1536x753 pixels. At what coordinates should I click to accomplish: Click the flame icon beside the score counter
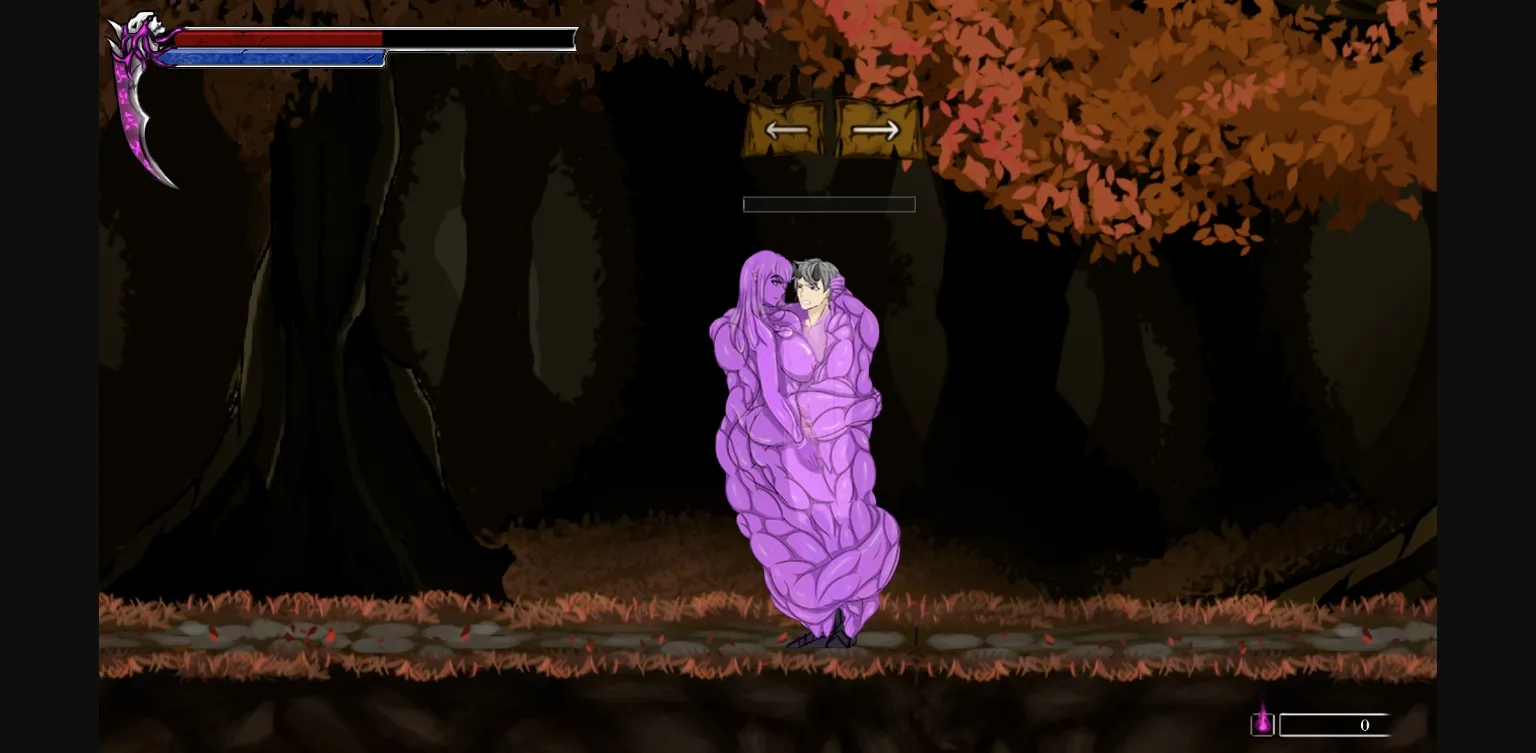[x=1263, y=724]
